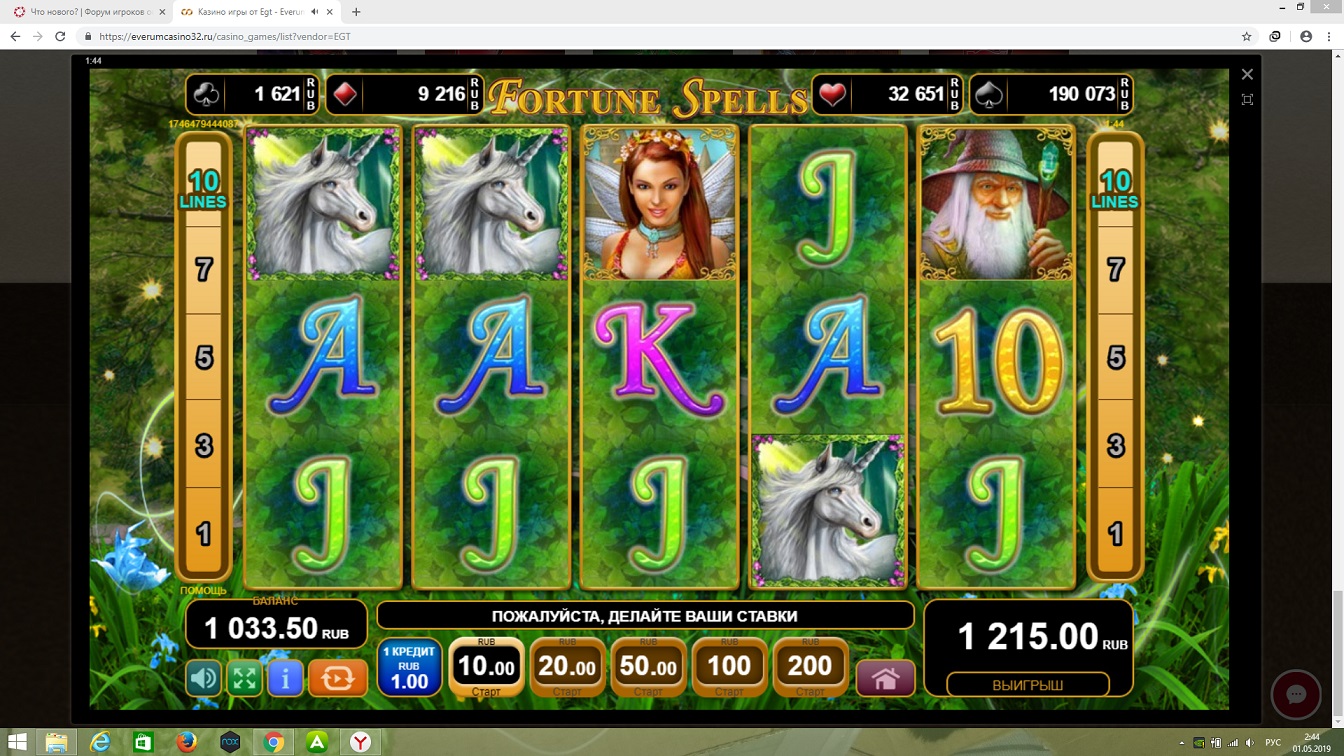This screenshot has width=1344, height=756.
Task: Activate the green fullscreen arrows button
Action: coord(245,679)
